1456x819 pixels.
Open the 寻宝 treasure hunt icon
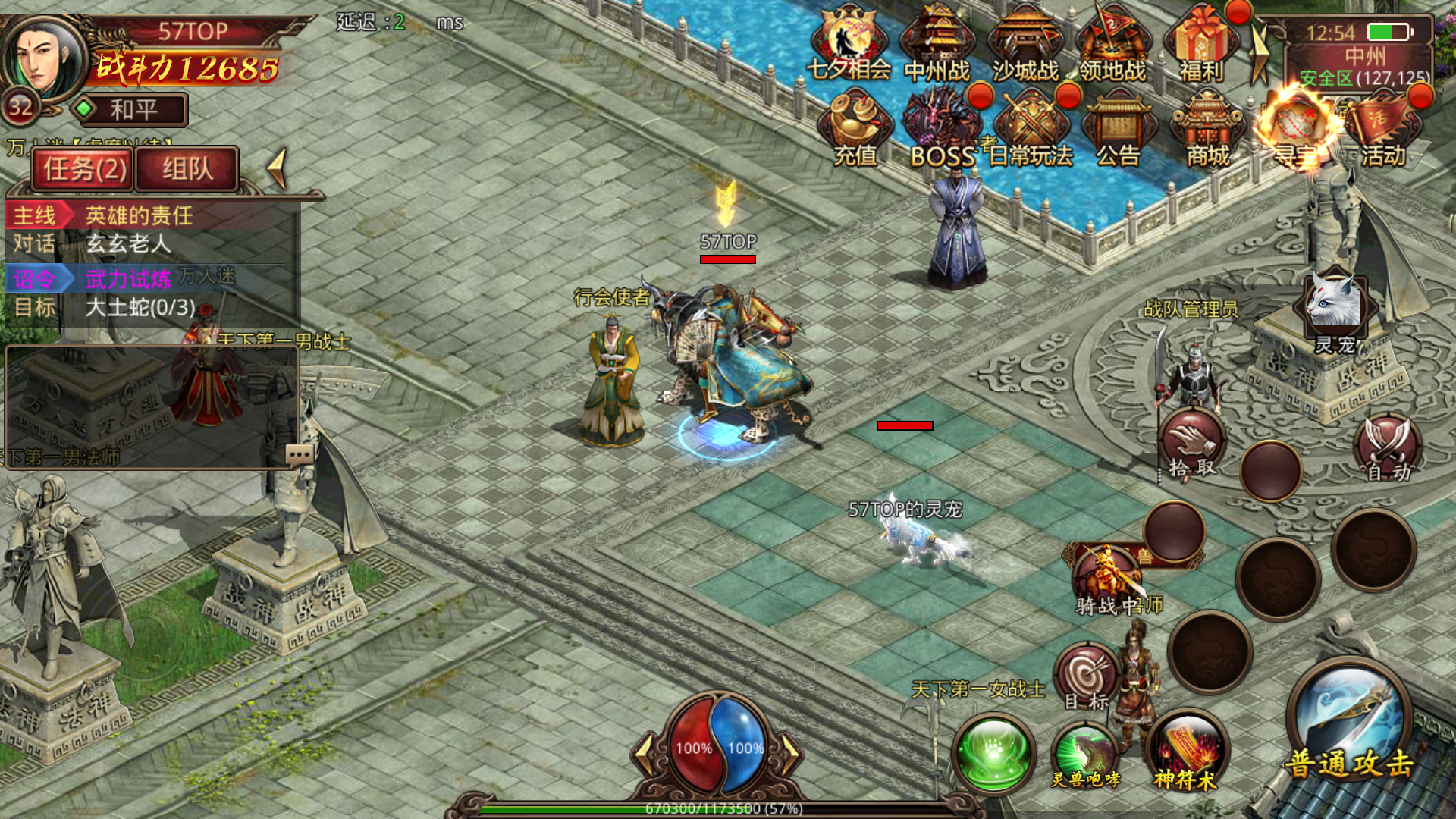click(x=1295, y=129)
